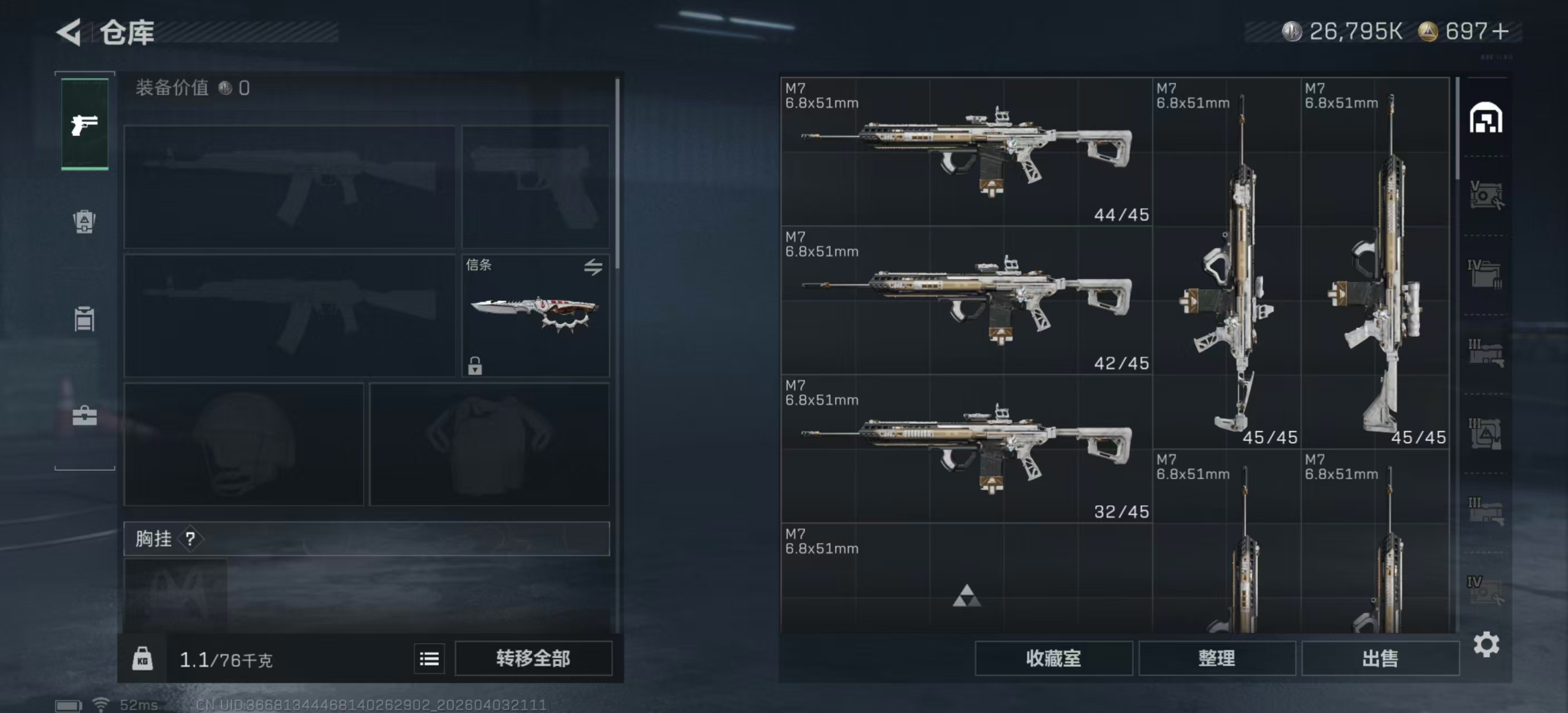Select the M7 rifle showing 44/45 durability

(x=968, y=152)
